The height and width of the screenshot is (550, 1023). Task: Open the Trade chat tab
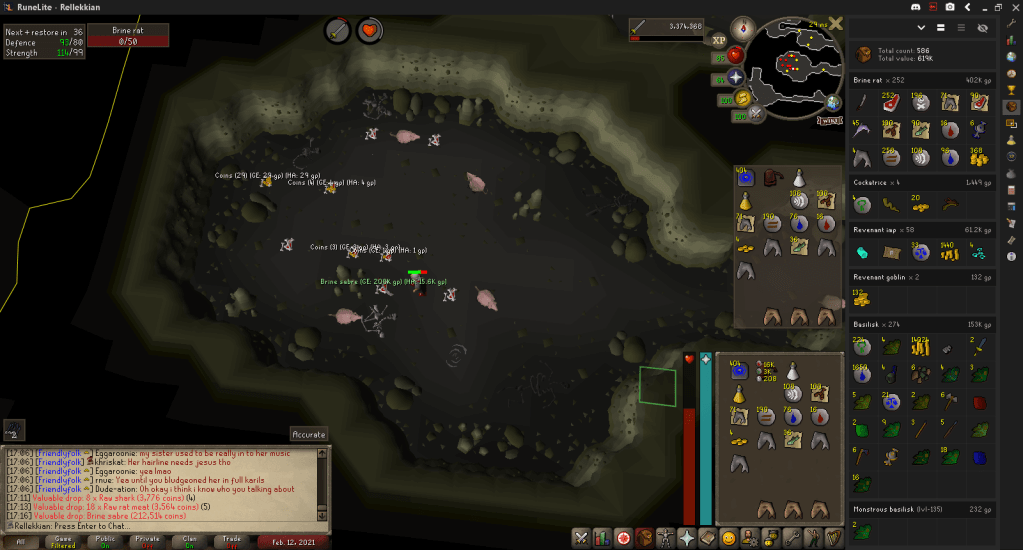232,541
